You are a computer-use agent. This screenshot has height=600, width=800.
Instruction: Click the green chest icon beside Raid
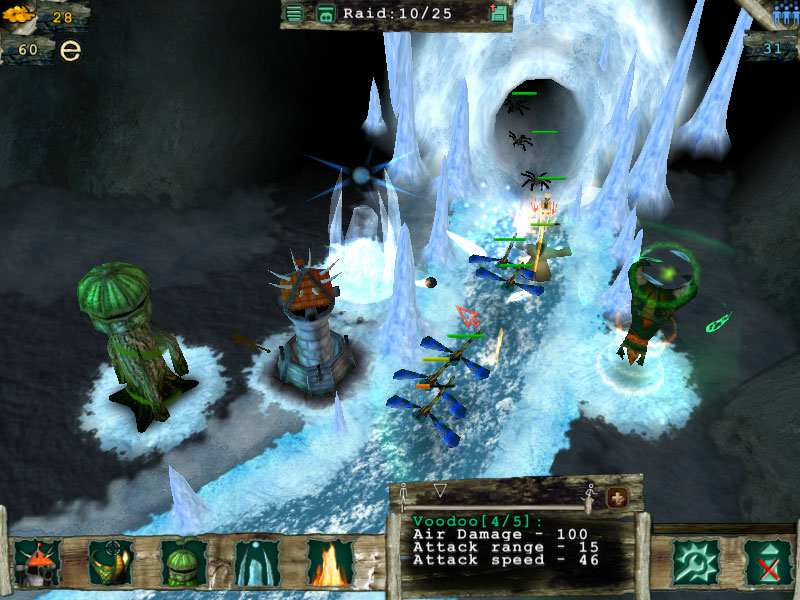coord(325,13)
